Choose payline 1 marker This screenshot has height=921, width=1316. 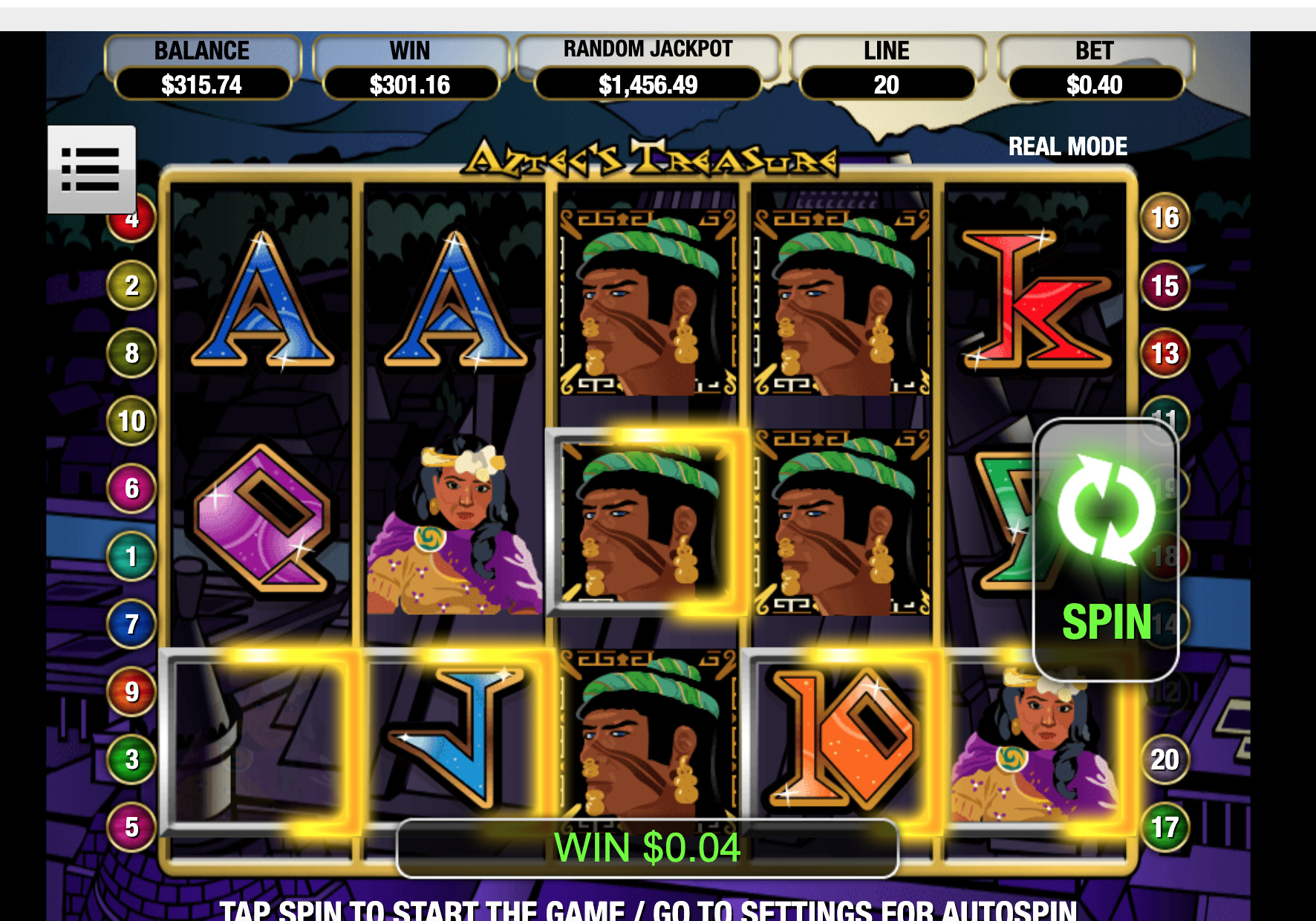click(x=132, y=556)
